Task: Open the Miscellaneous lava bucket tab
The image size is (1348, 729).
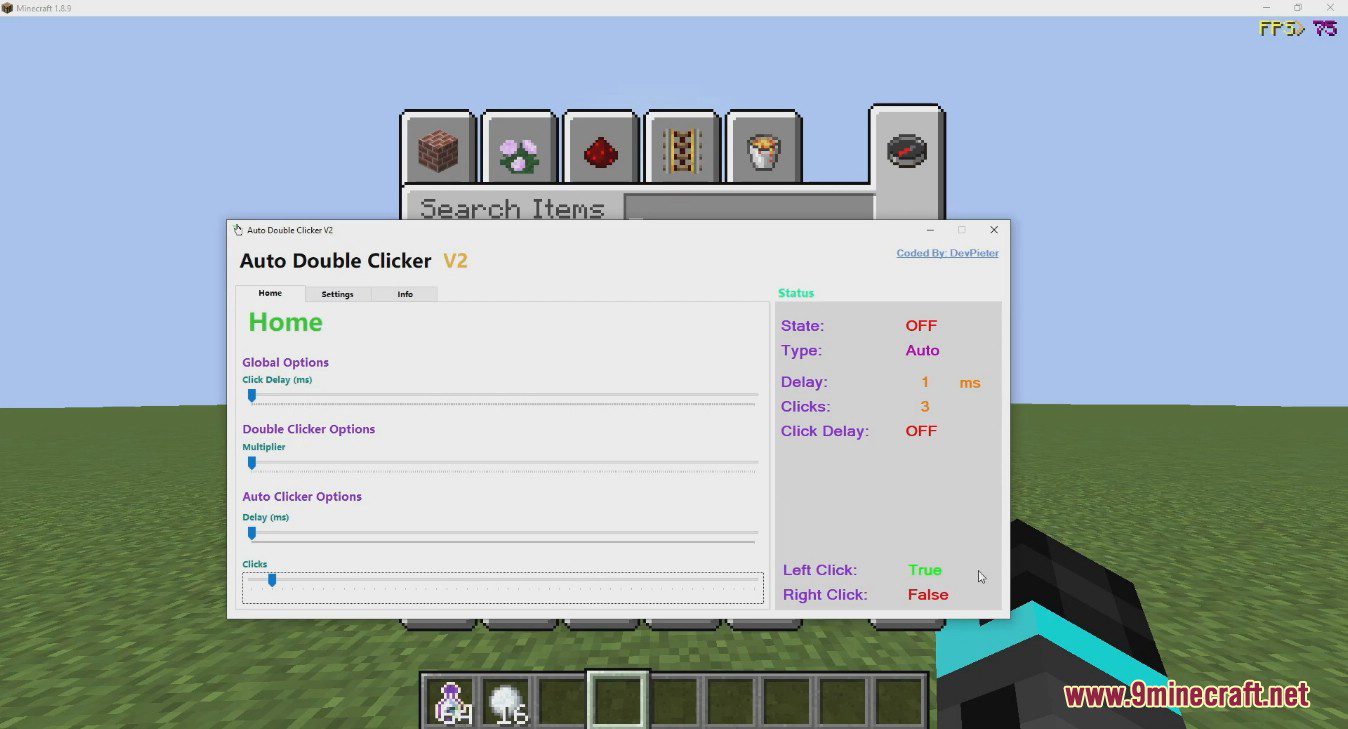Action: (763, 148)
